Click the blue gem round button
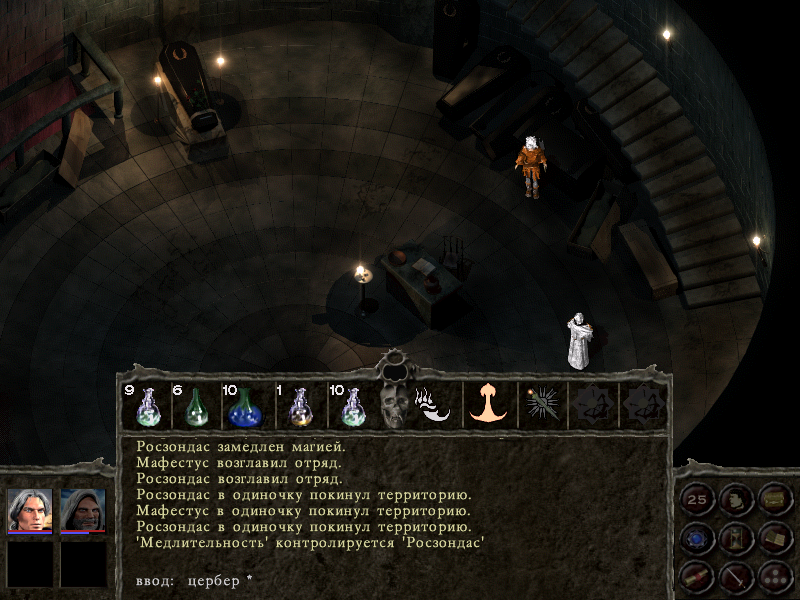The height and width of the screenshot is (600, 800). [696, 538]
